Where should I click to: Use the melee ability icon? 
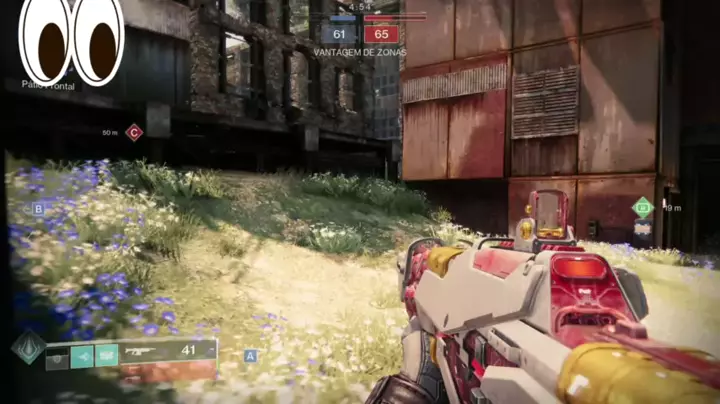82,355
